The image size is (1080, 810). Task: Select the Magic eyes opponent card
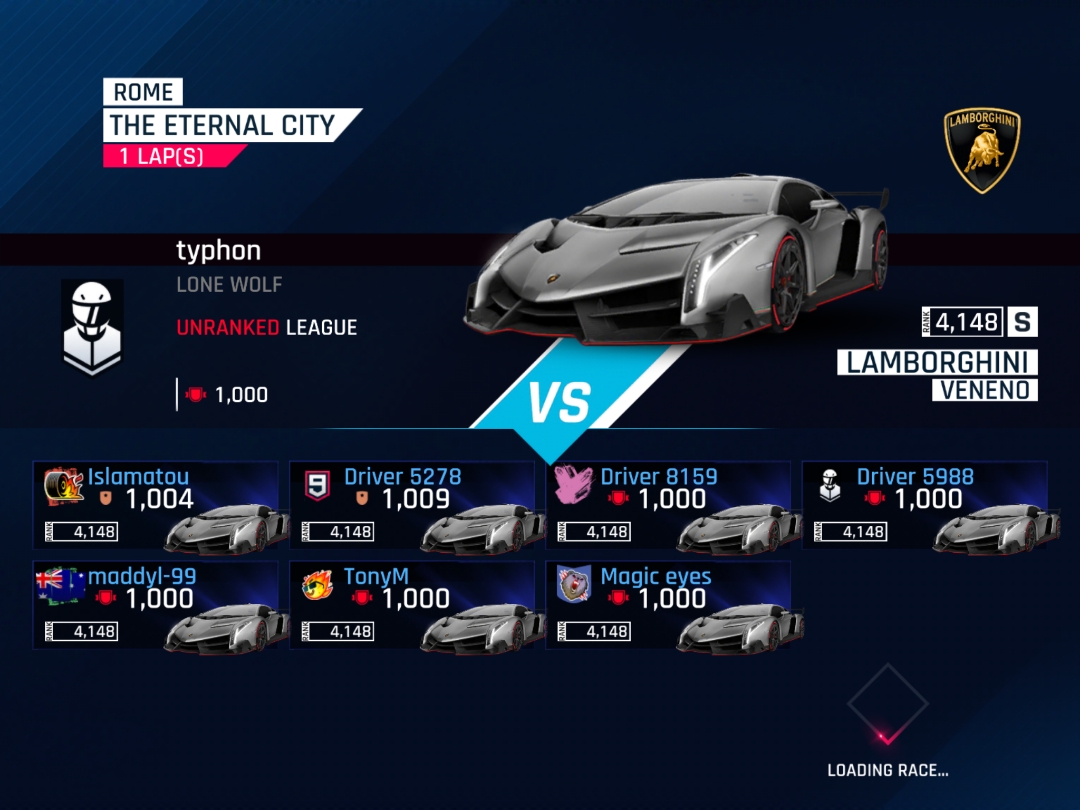click(668, 605)
